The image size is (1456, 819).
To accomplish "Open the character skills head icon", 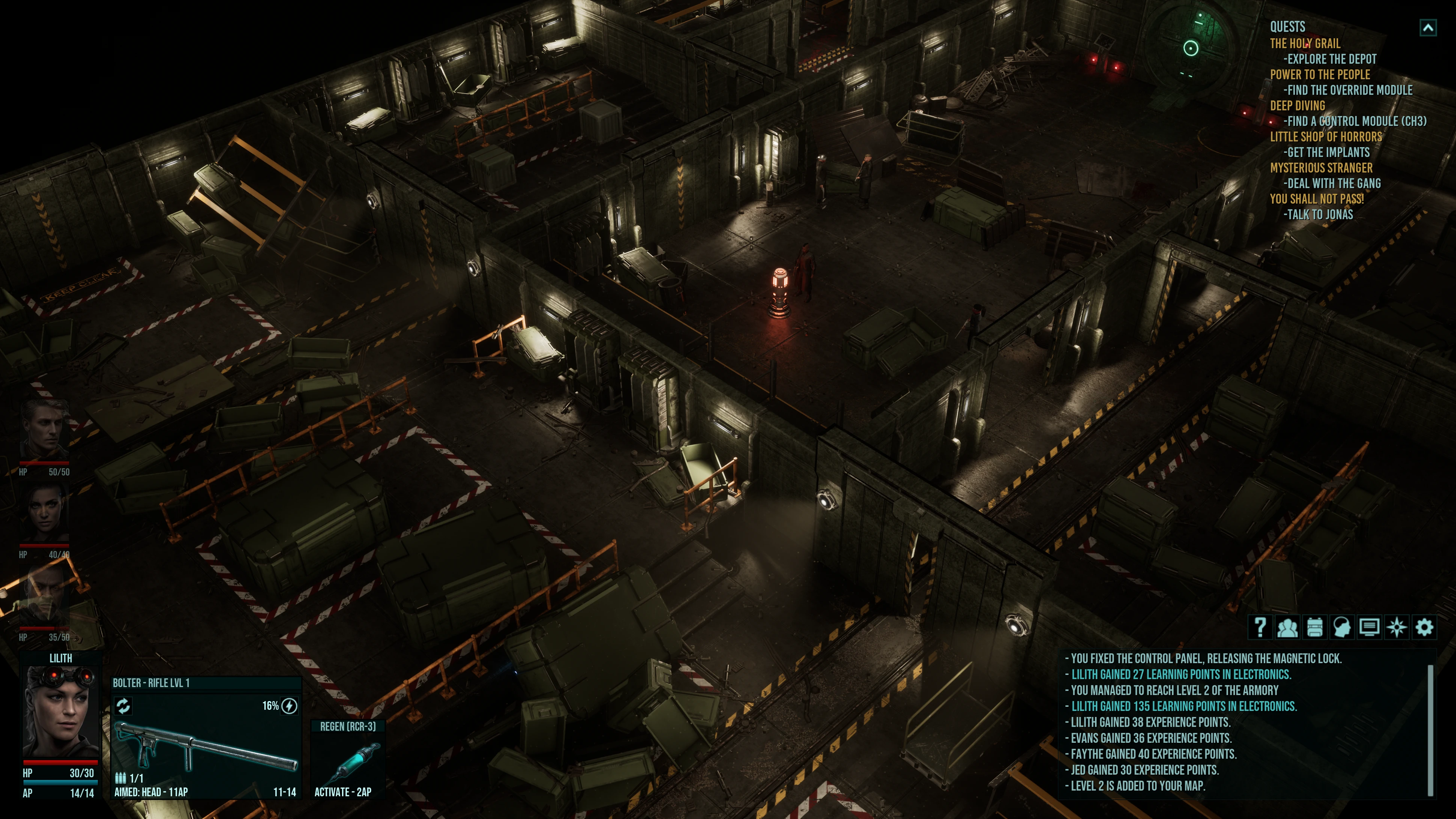I will pos(1342,627).
